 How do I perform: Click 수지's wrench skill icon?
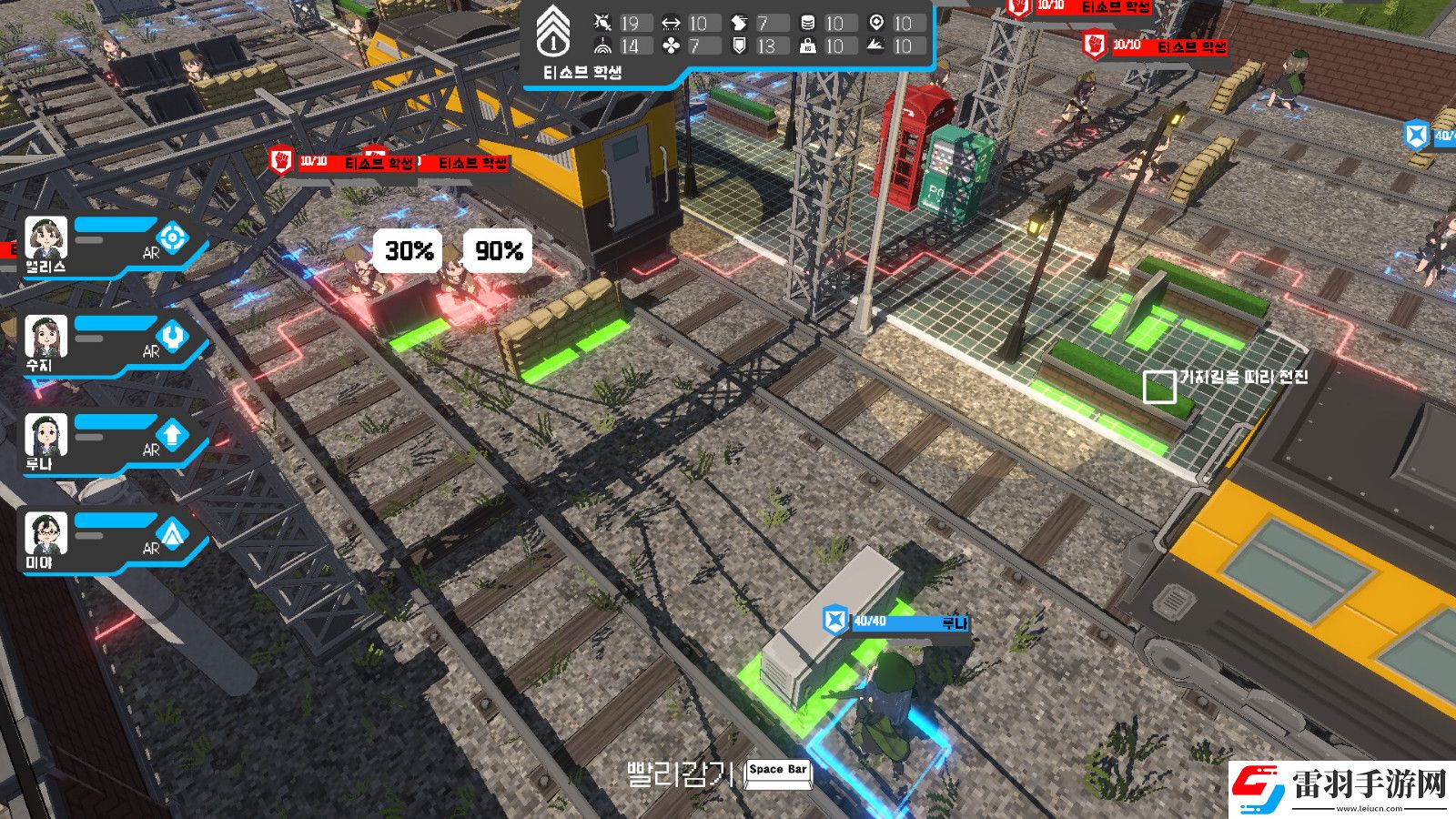point(175,336)
